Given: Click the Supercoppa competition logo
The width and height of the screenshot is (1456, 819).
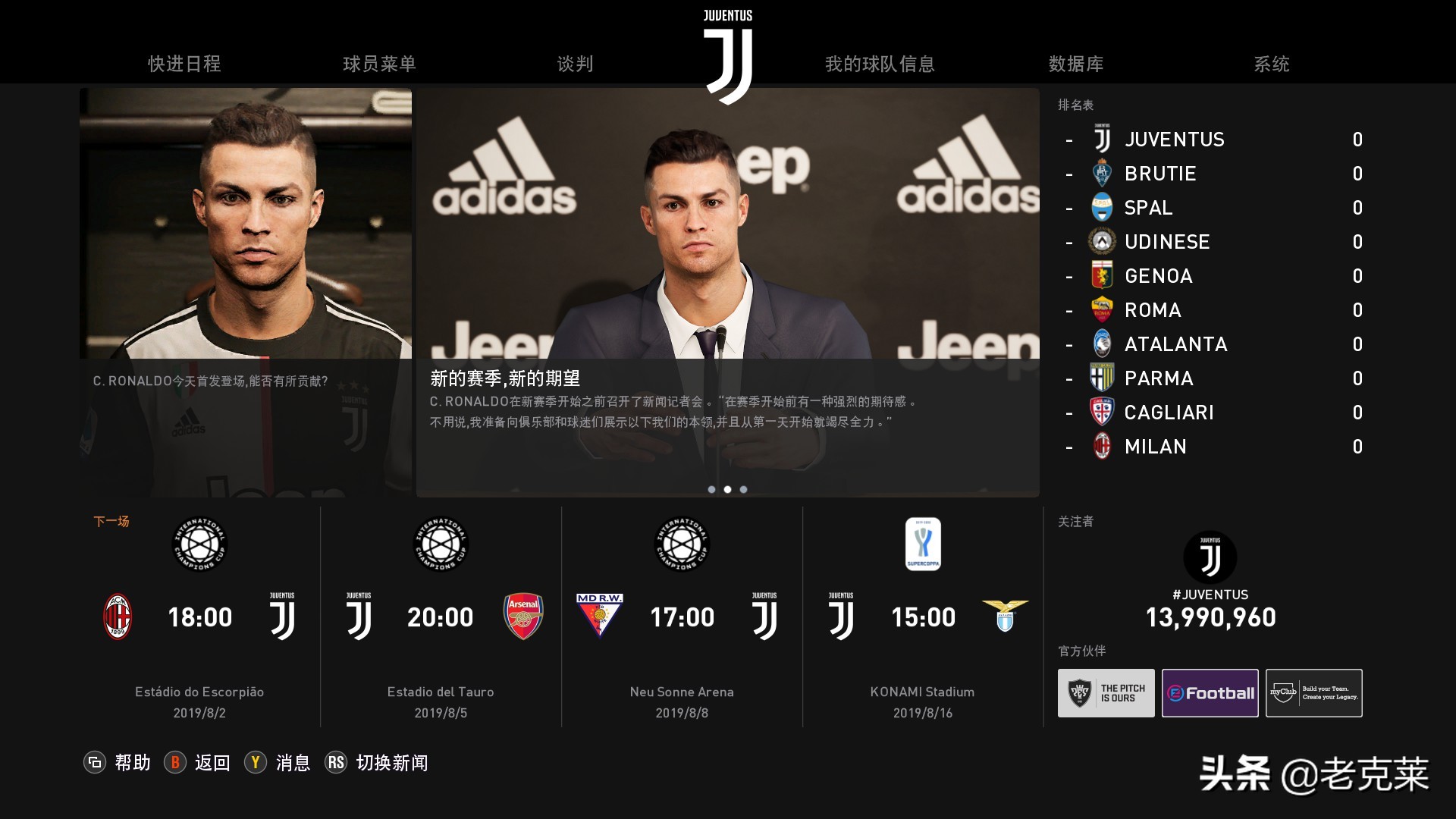Looking at the screenshot, I should click(x=923, y=544).
